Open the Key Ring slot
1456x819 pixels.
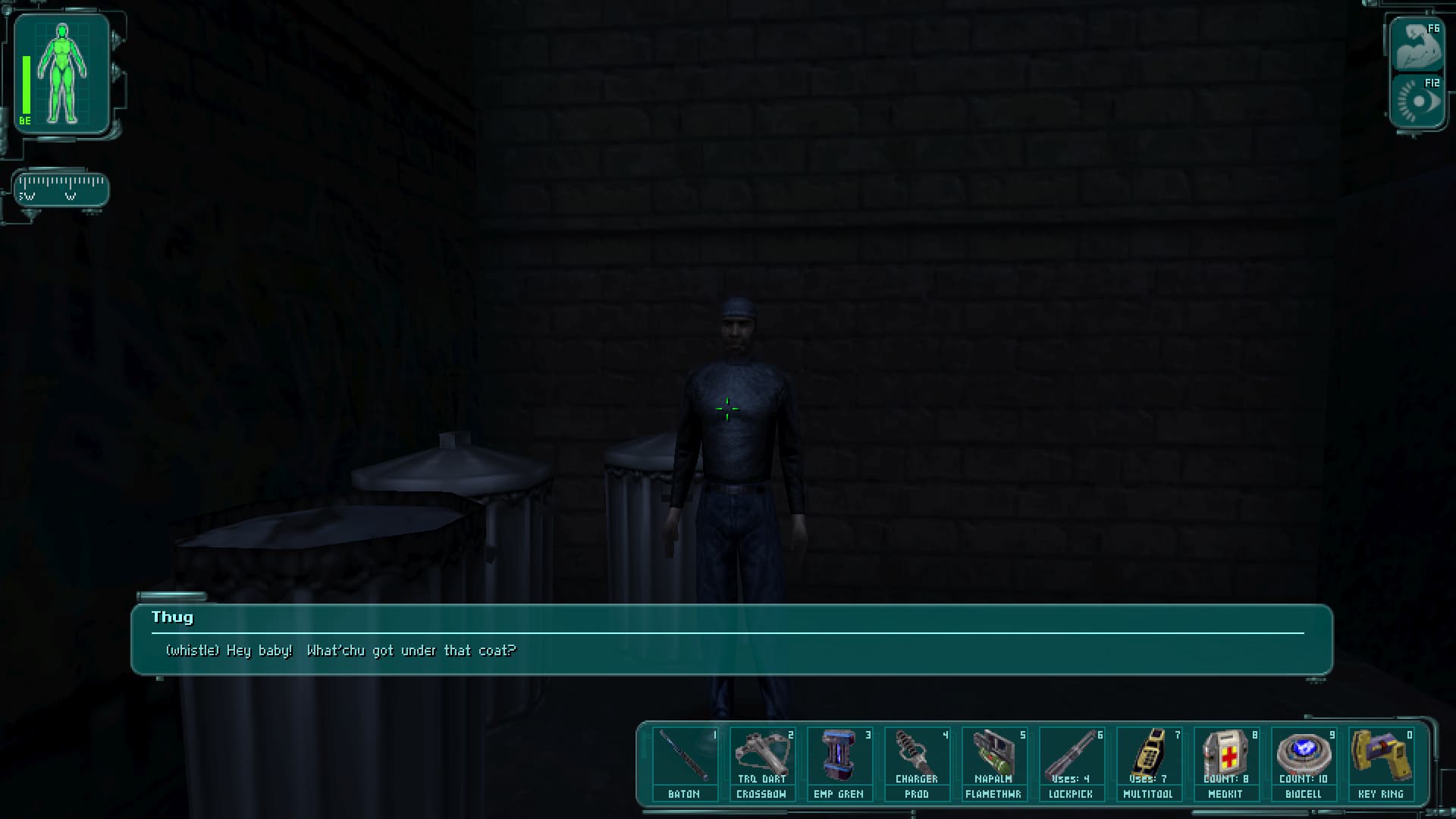pos(1380,763)
